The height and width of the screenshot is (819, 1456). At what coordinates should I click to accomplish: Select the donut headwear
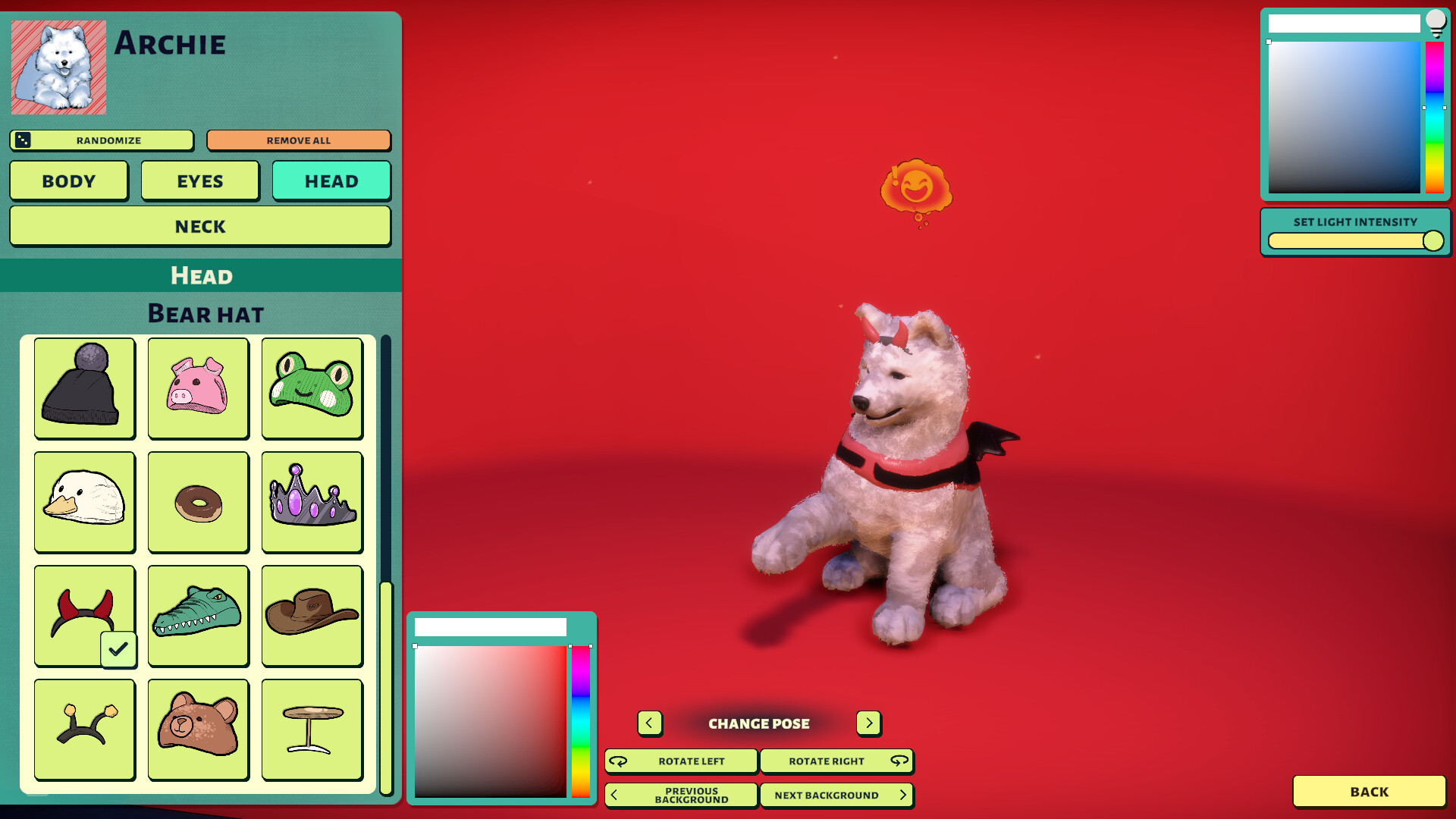click(198, 503)
